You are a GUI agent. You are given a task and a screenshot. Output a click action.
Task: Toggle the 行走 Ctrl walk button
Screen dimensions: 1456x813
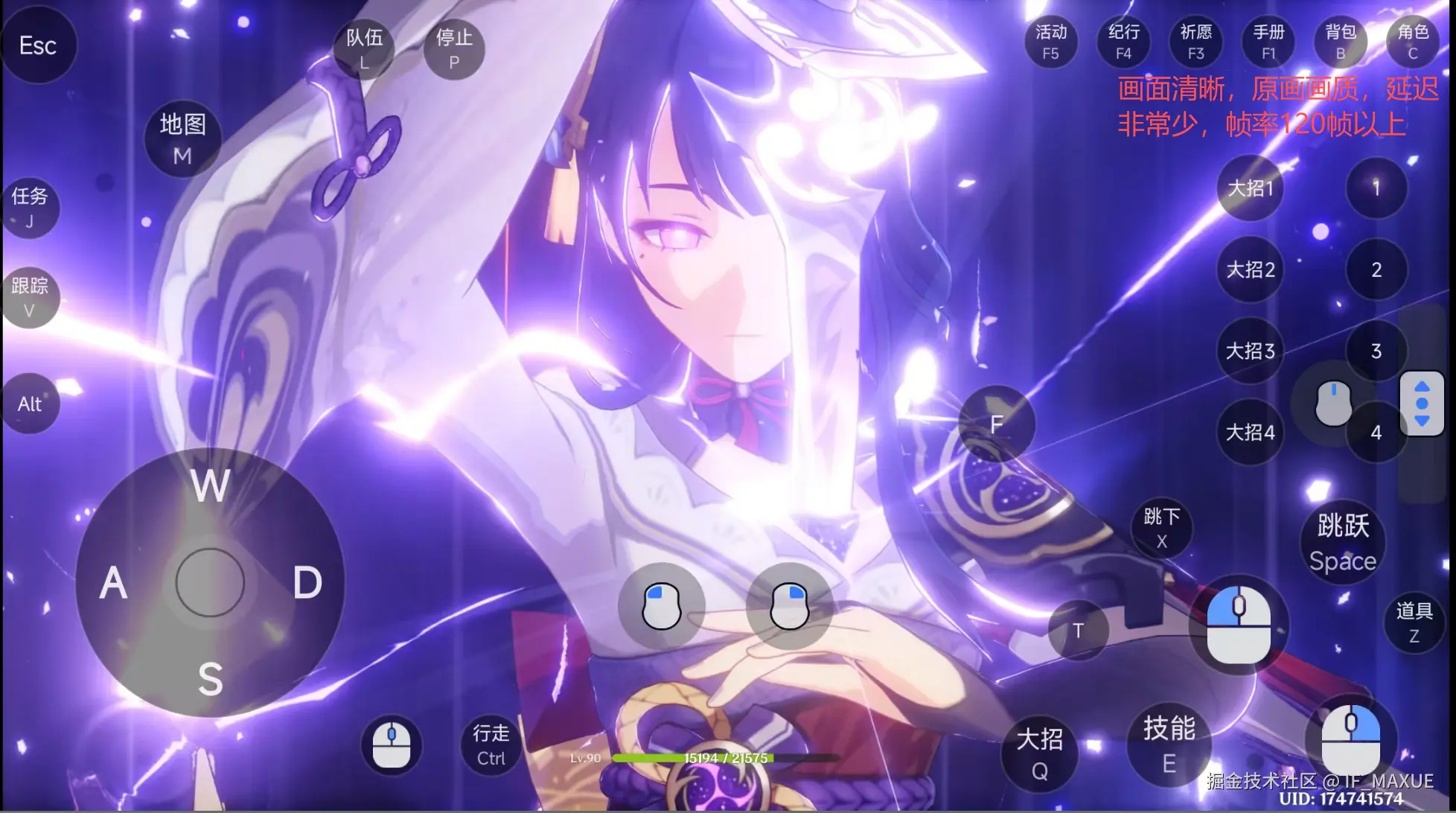pyautogui.click(x=491, y=745)
